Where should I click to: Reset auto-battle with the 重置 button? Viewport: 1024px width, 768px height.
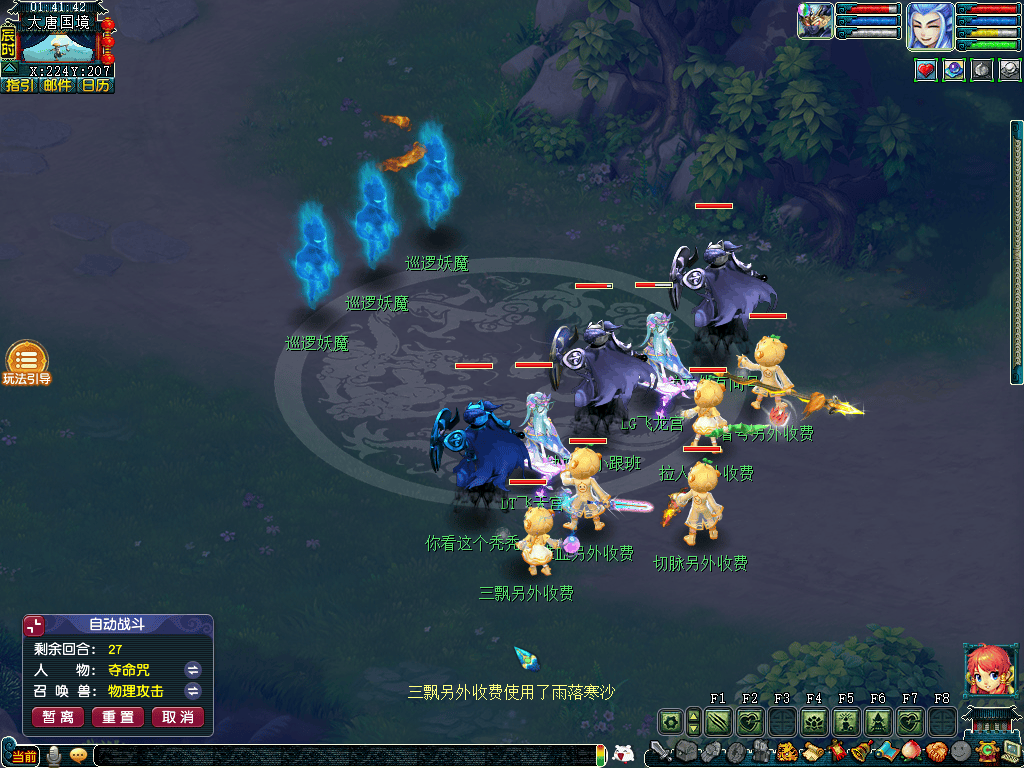click(x=118, y=717)
